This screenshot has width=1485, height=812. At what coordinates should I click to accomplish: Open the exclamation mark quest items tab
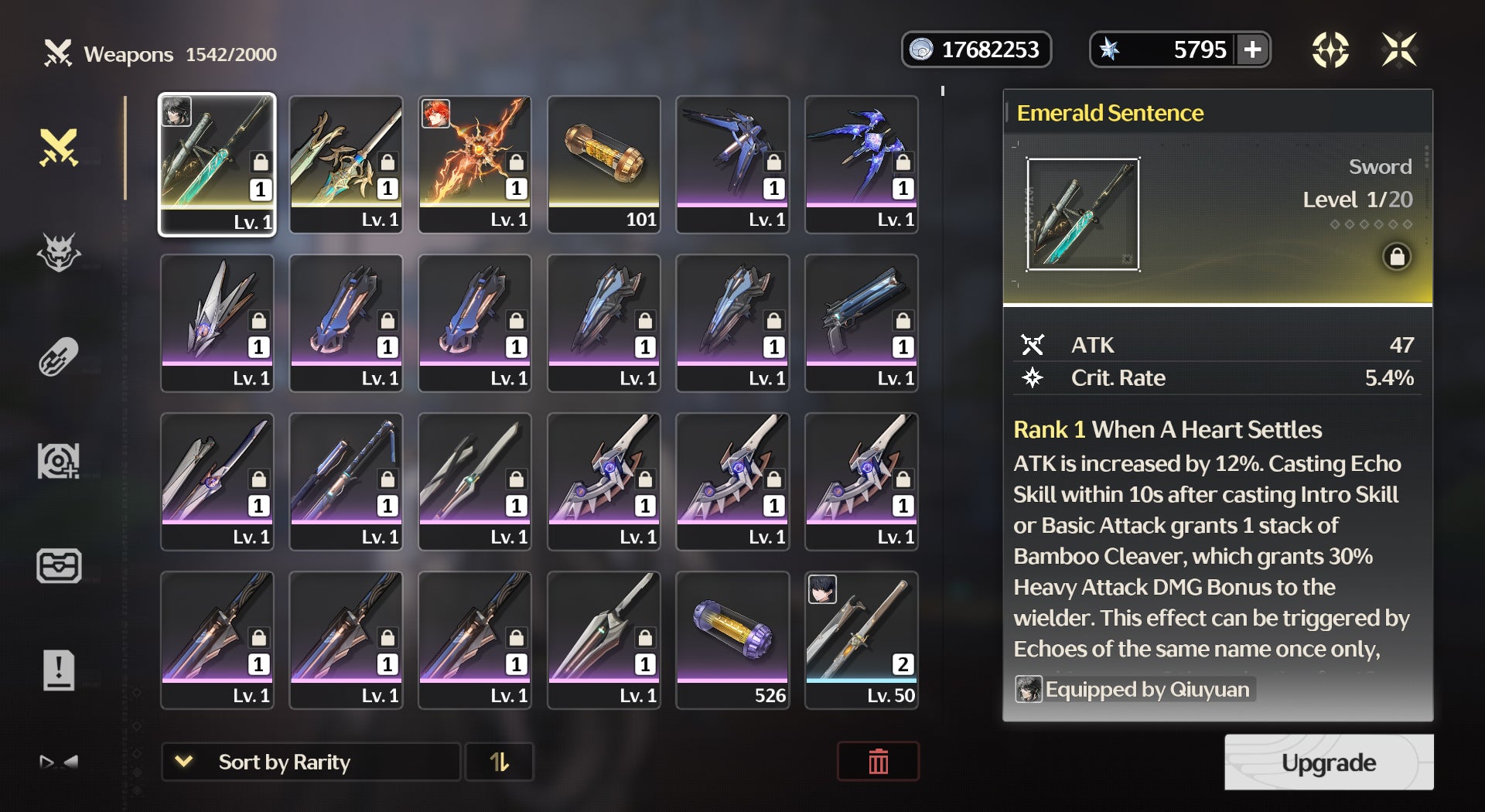coord(59,670)
